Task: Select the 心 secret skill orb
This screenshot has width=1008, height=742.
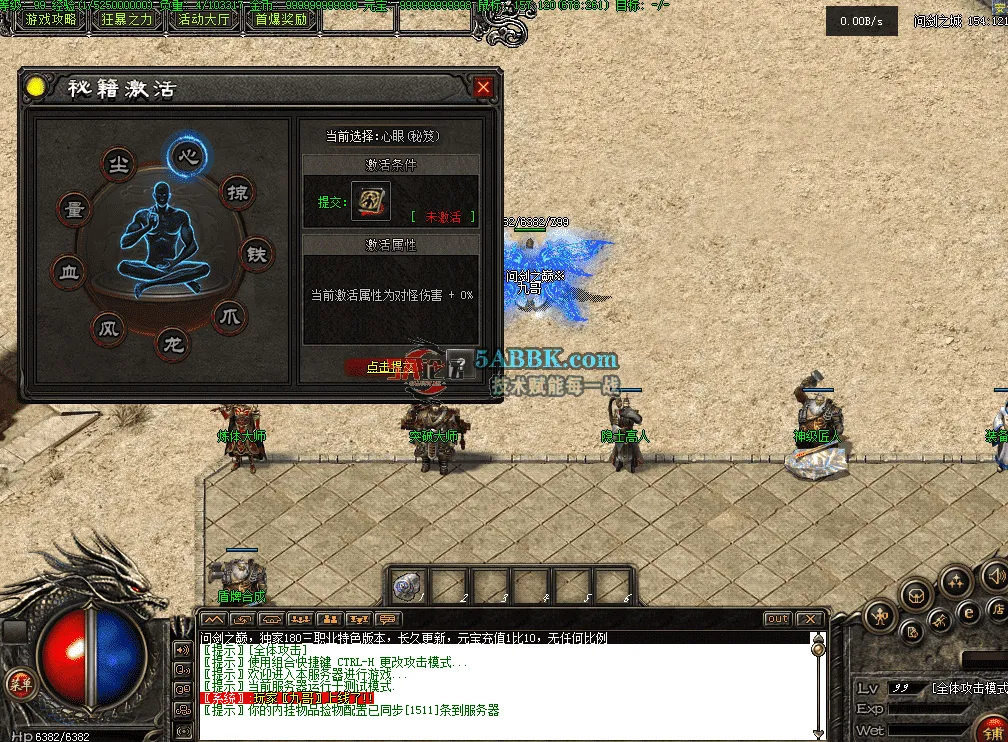Action: tap(187, 156)
